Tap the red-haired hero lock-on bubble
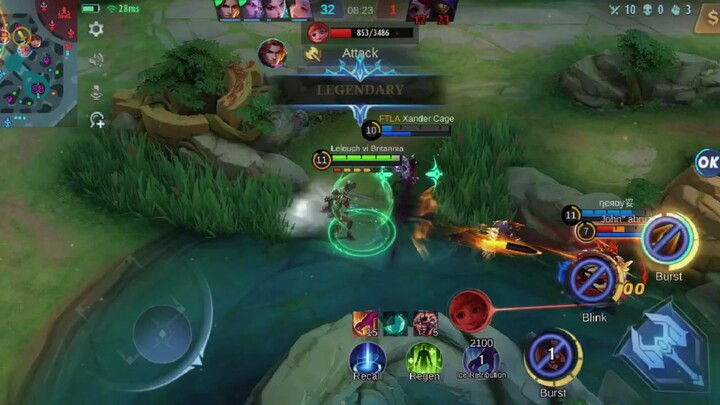This screenshot has width=720, height=405. point(469,311)
